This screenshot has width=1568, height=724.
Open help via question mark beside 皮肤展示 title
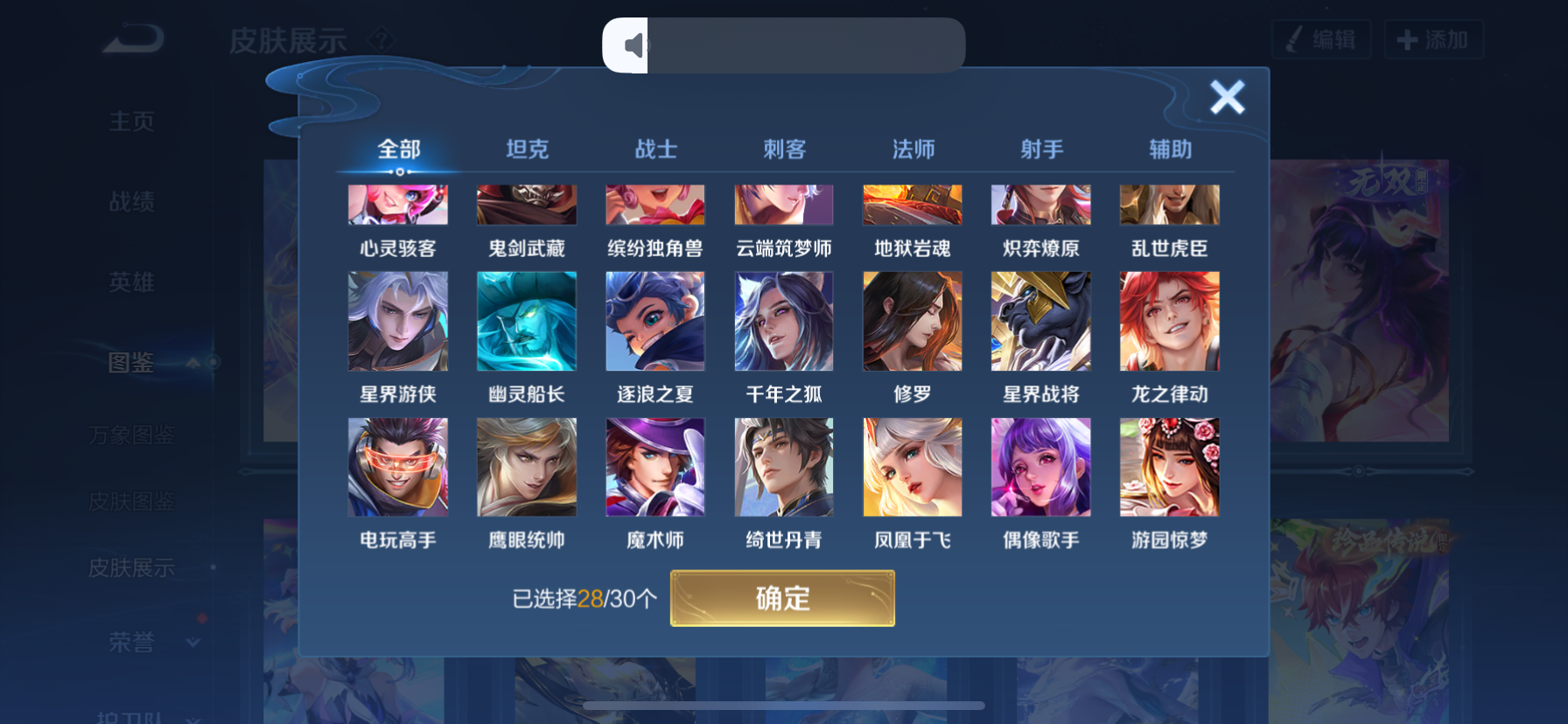380,38
